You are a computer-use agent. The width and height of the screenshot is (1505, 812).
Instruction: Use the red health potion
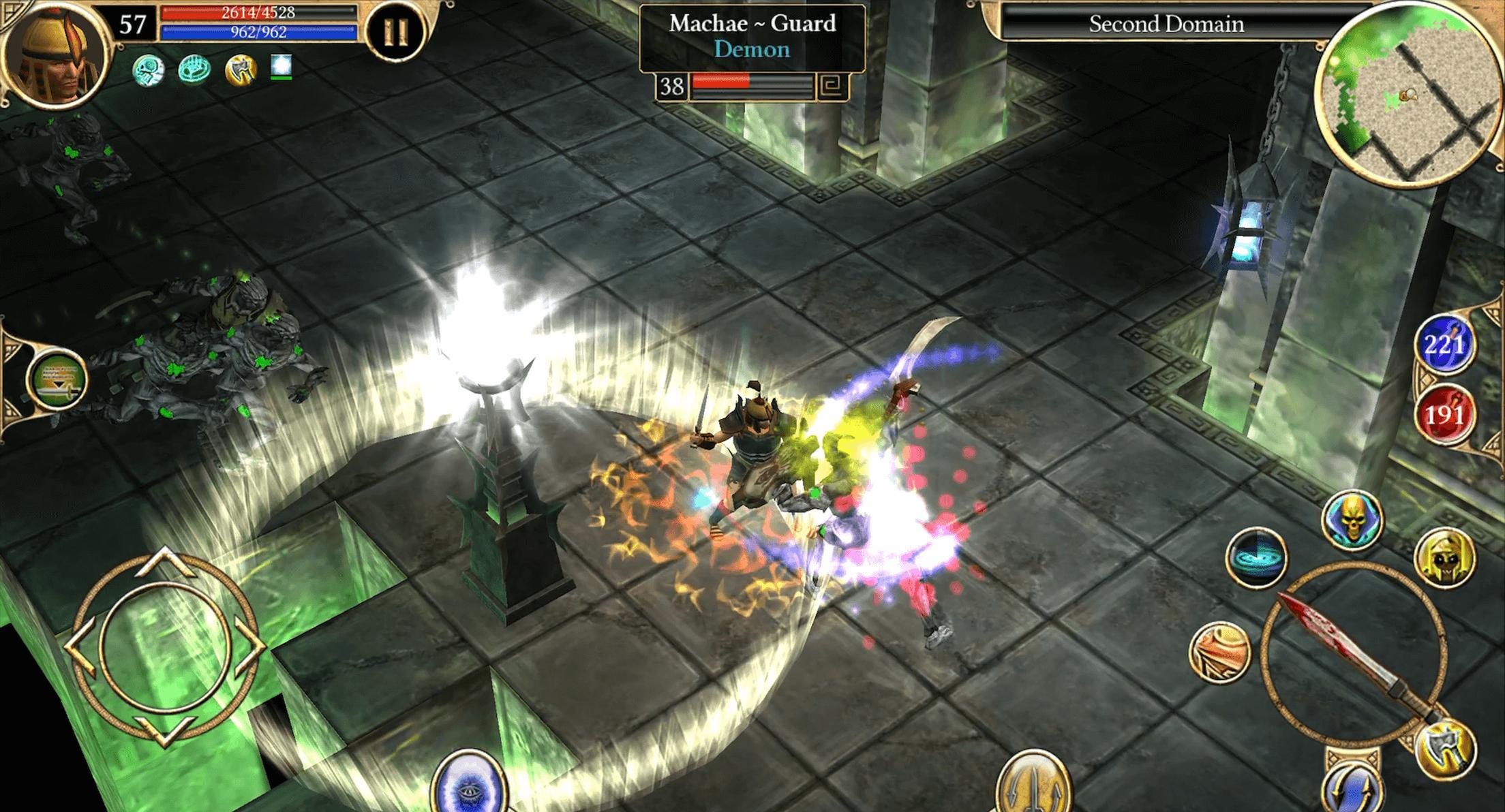coord(1445,414)
